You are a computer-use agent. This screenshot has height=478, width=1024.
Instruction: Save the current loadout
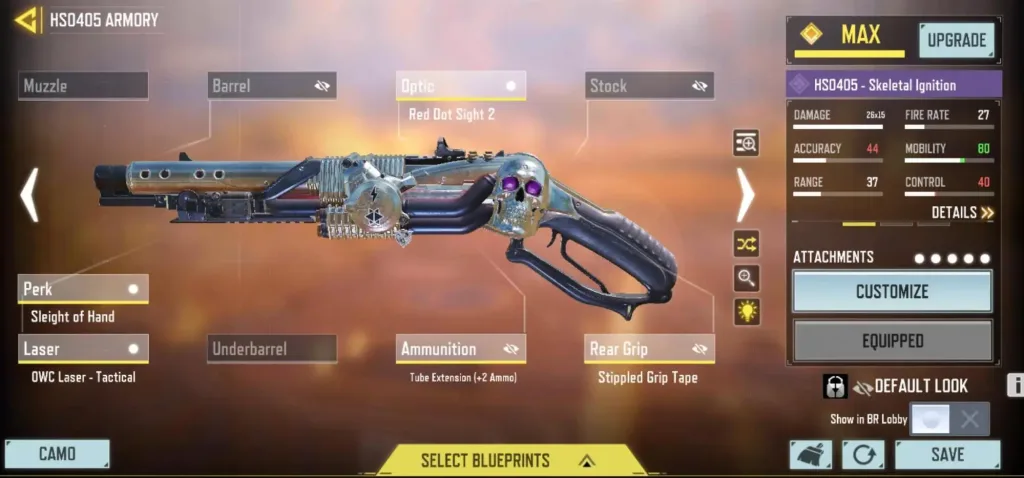(x=947, y=454)
